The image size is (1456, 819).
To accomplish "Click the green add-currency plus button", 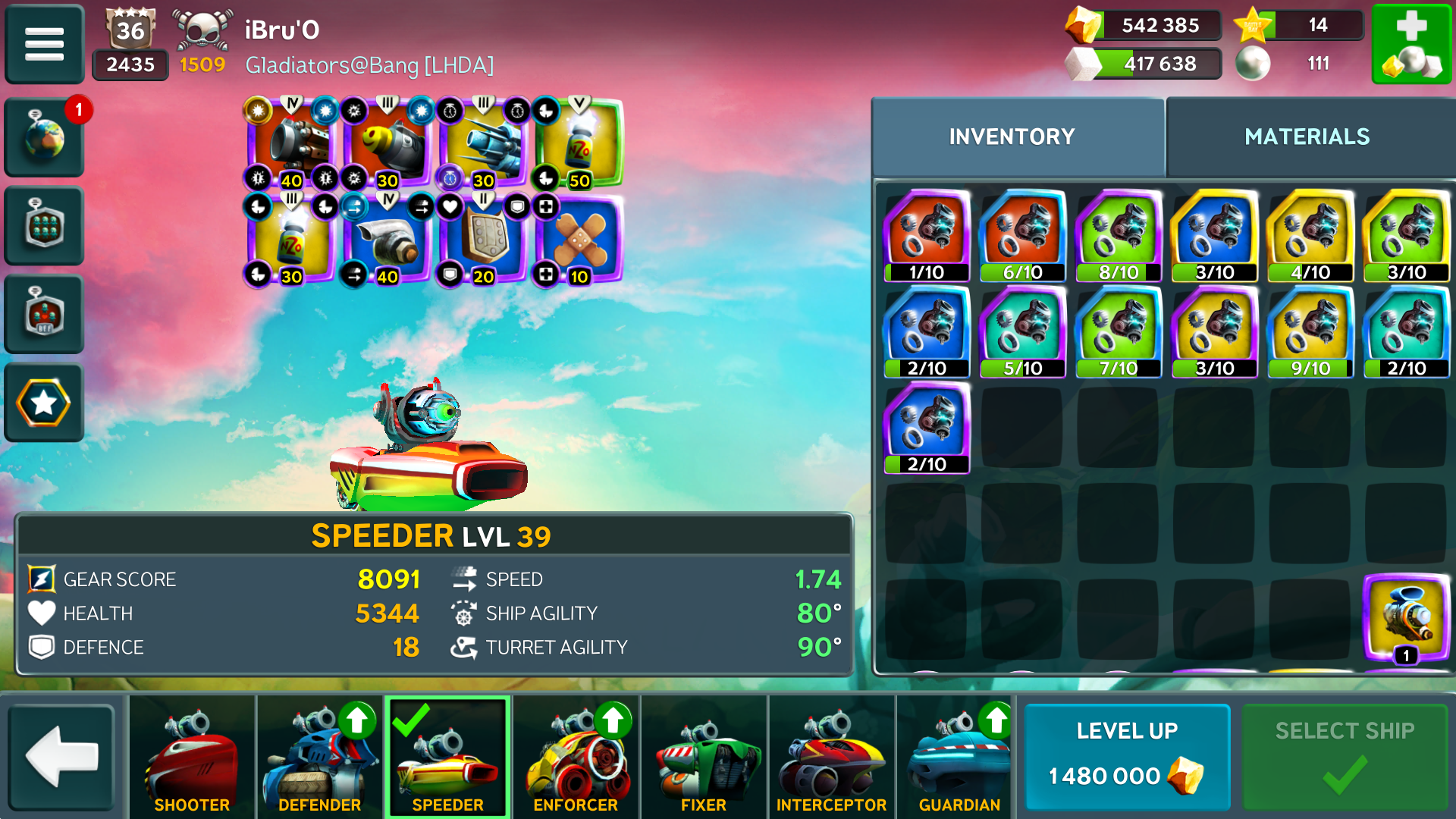I will click(1411, 44).
